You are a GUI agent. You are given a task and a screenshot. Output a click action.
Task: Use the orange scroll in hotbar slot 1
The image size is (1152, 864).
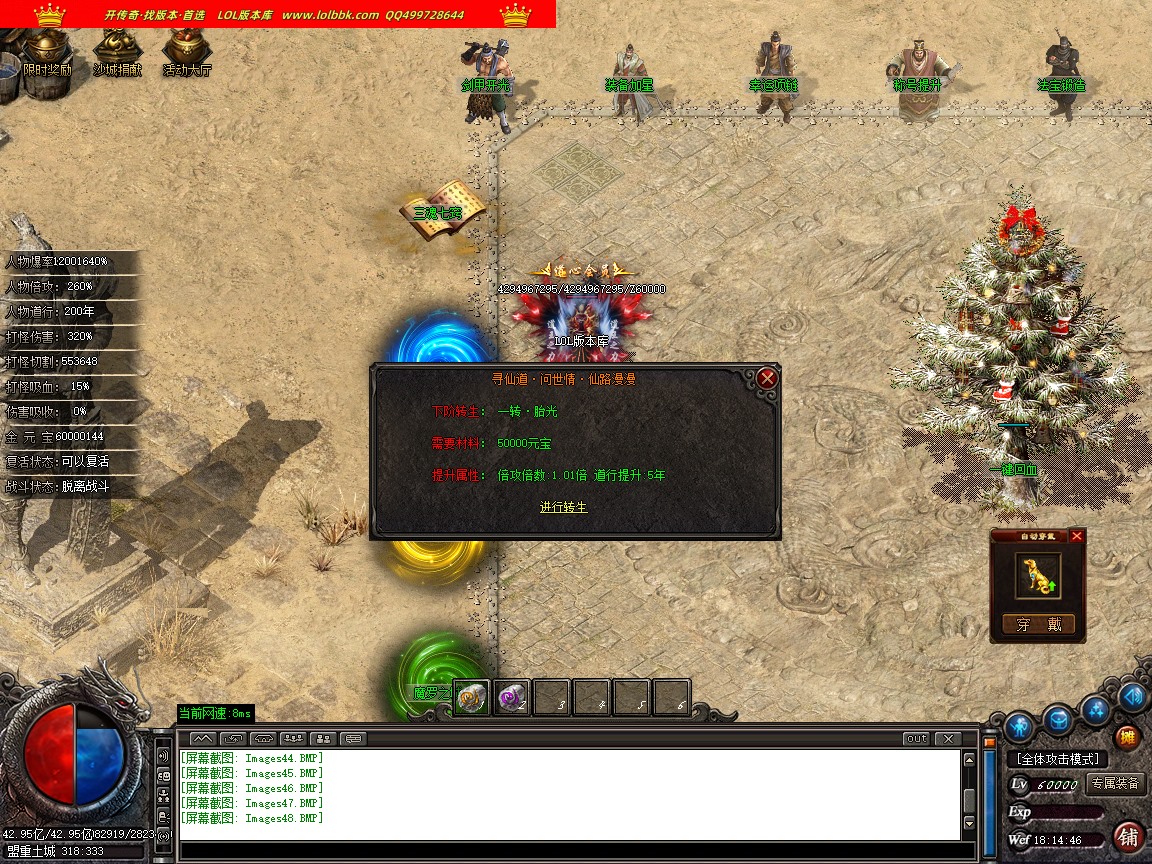(472, 697)
